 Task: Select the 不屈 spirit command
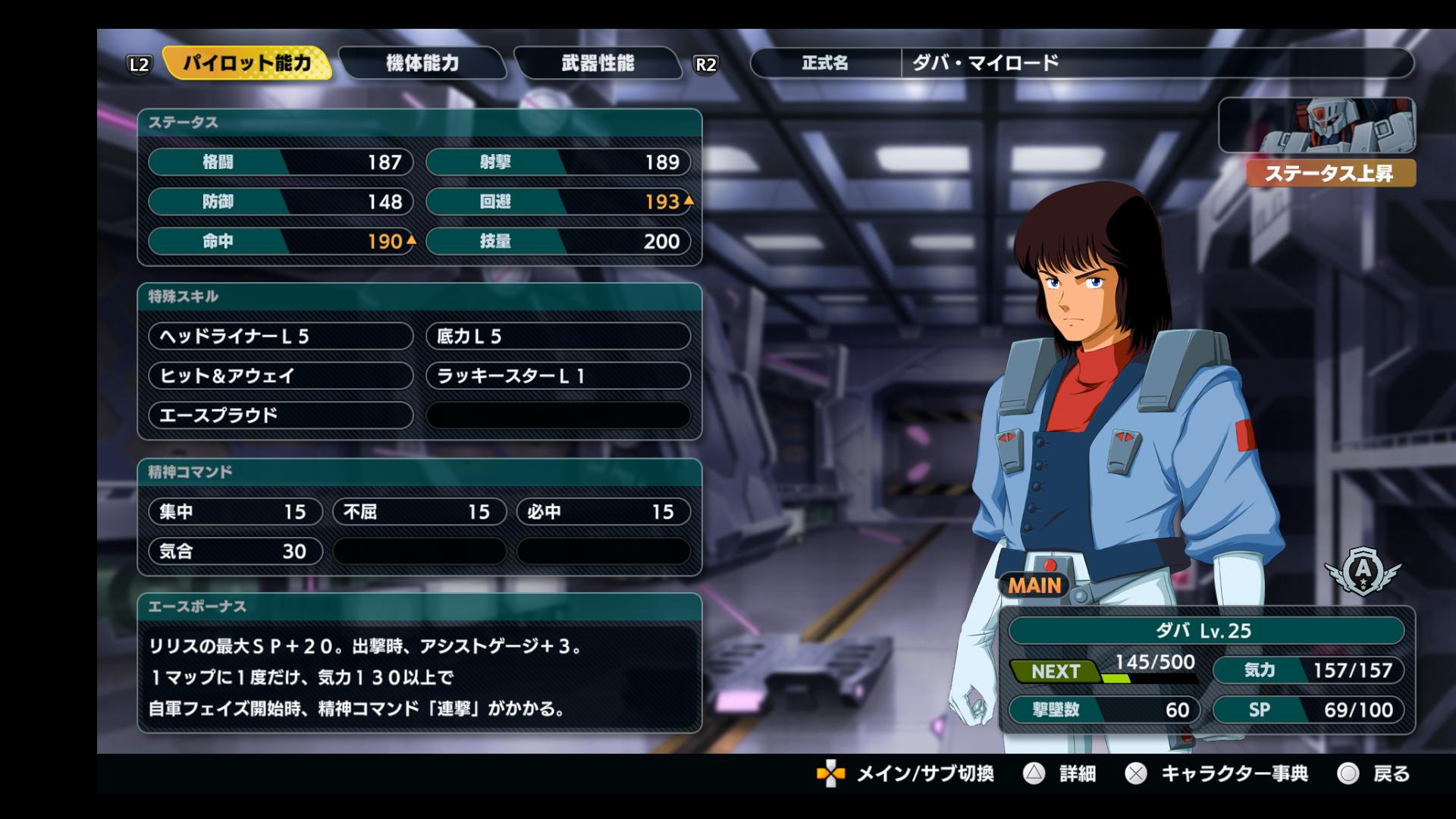[419, 512]
